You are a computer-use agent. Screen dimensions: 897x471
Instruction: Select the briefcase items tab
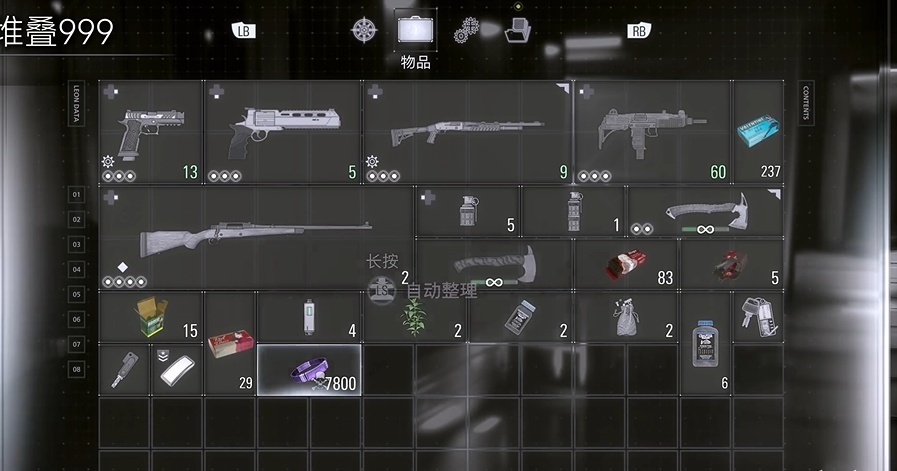[x=415, y=28]
